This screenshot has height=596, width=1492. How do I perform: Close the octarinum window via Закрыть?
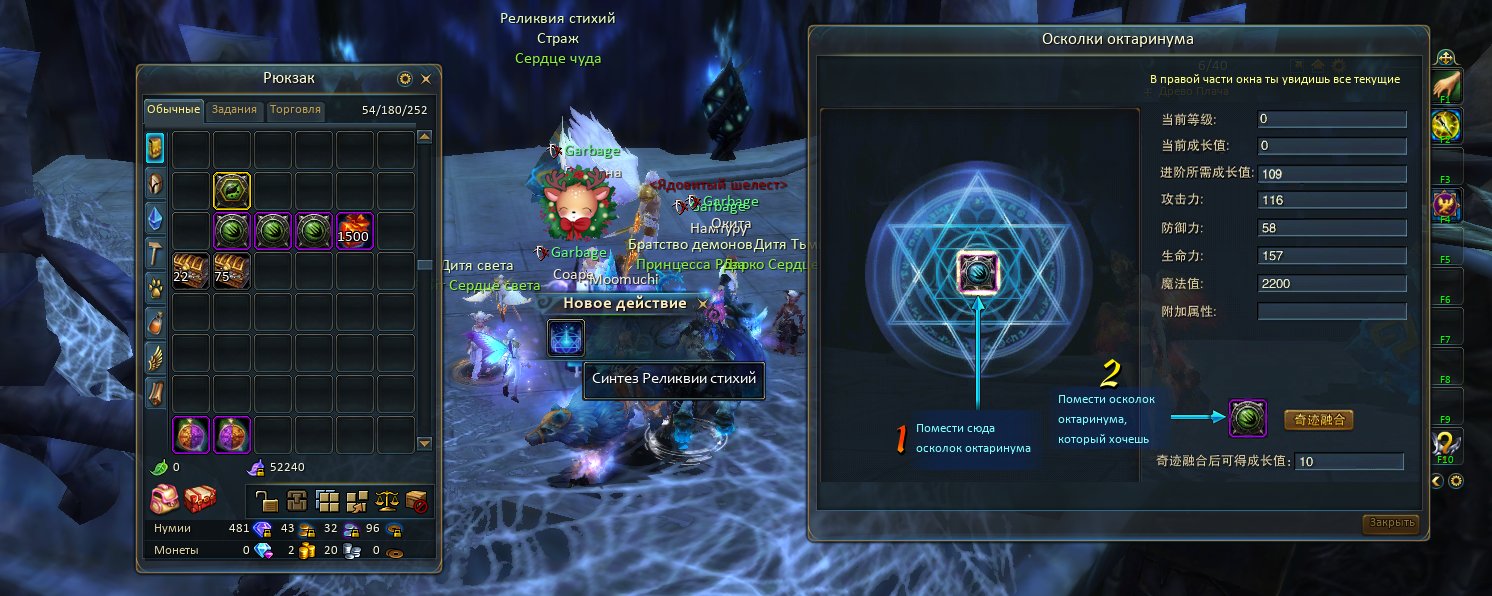pos(1390,523)
